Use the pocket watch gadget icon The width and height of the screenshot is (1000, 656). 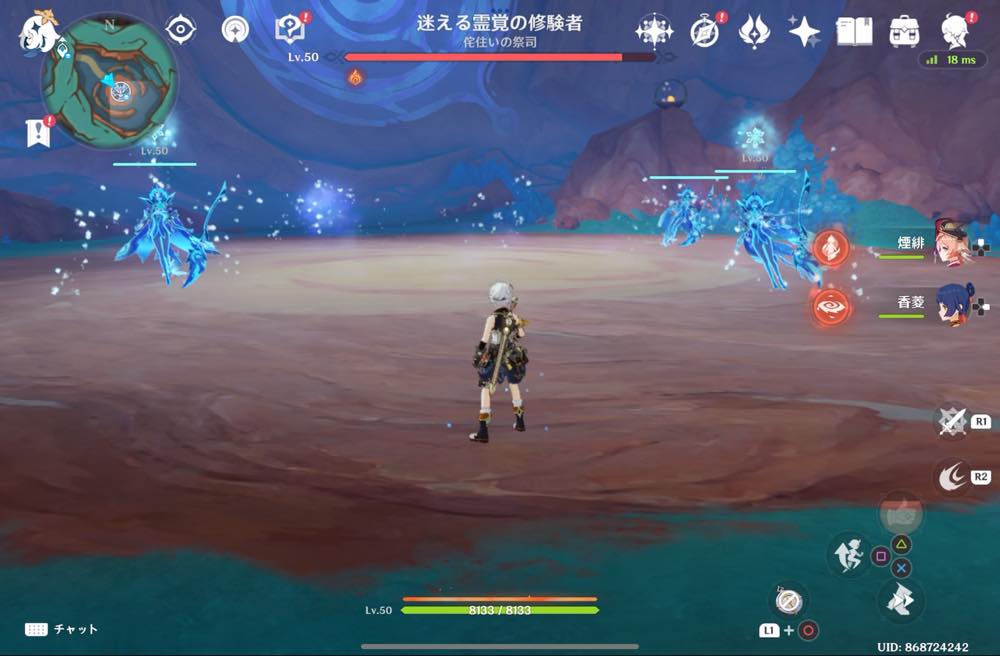point(788,601)
